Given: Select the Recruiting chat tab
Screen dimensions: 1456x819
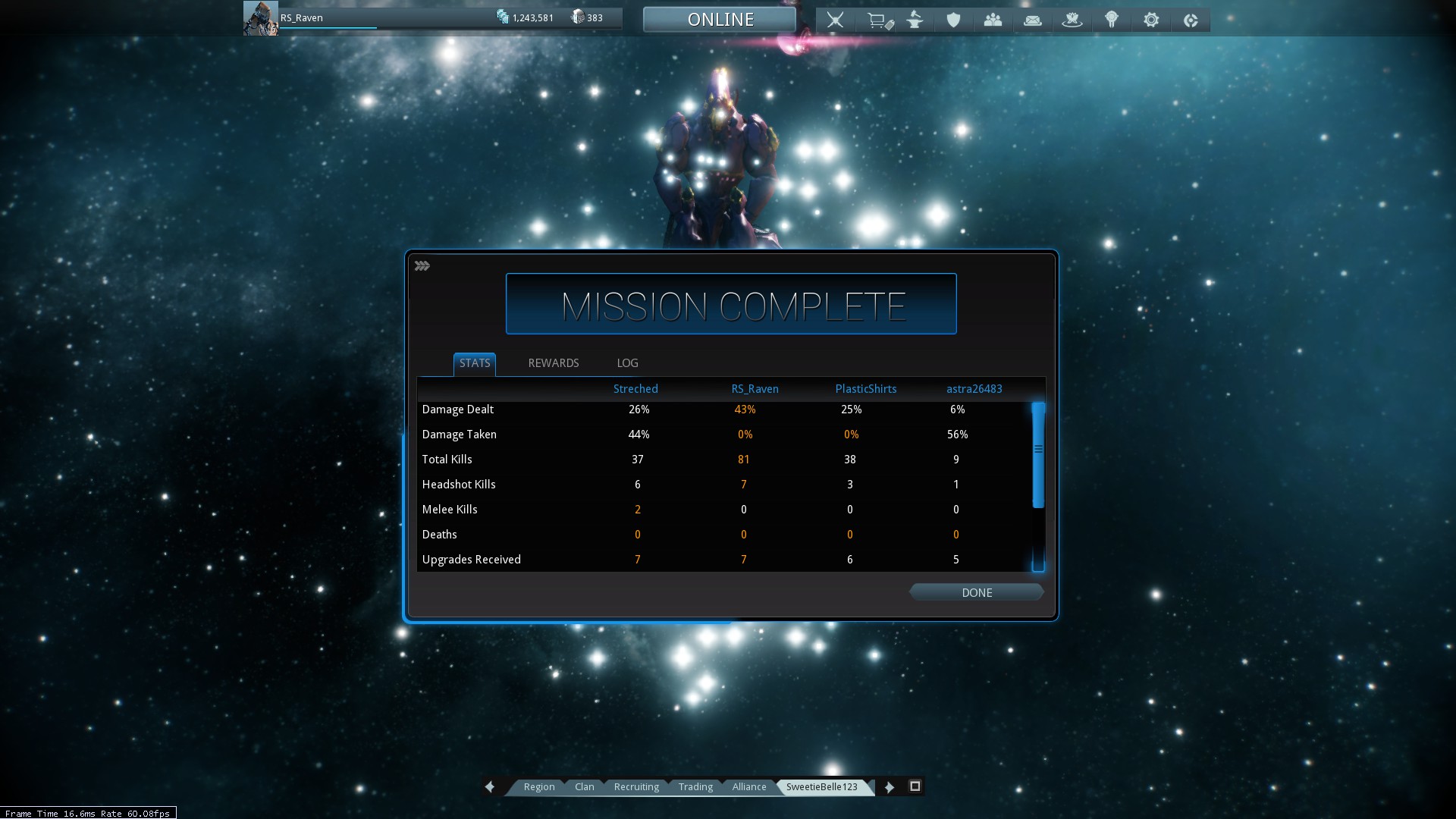Looking at the screenshot, I should click(636, 786).
